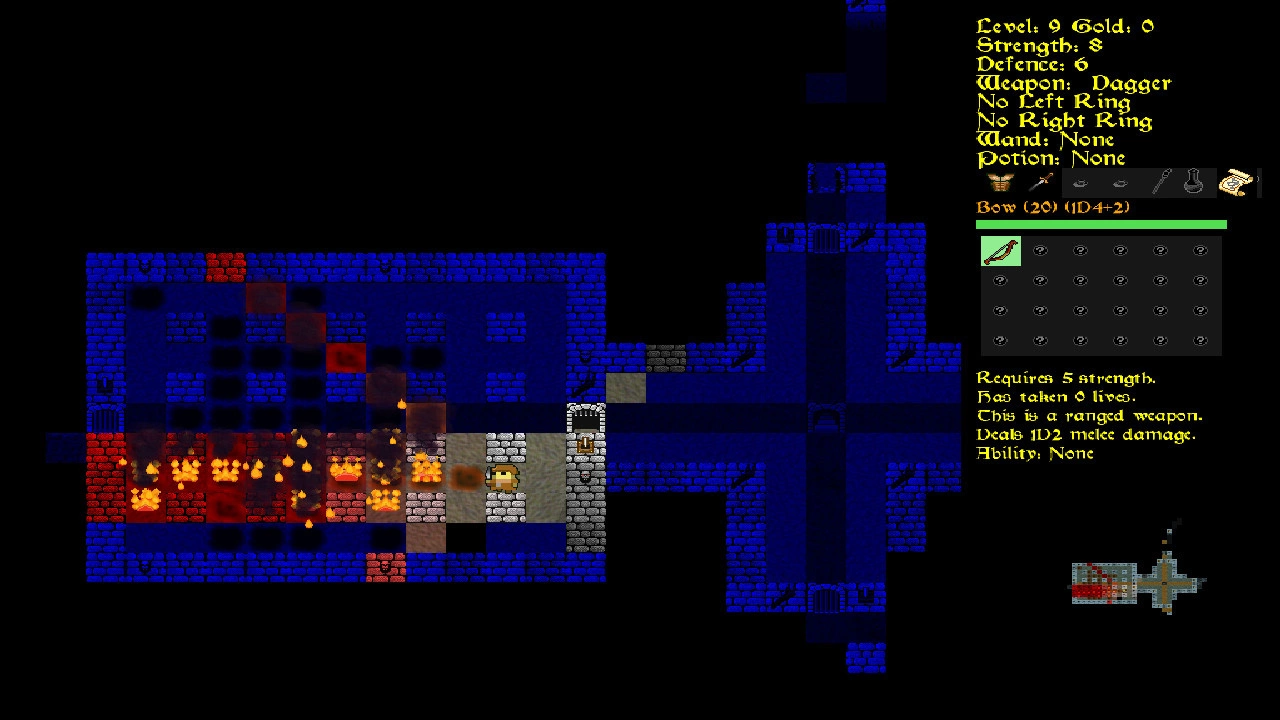Click the dungeon minimap
1280x720 pixels.
(x=1138, y=580)
